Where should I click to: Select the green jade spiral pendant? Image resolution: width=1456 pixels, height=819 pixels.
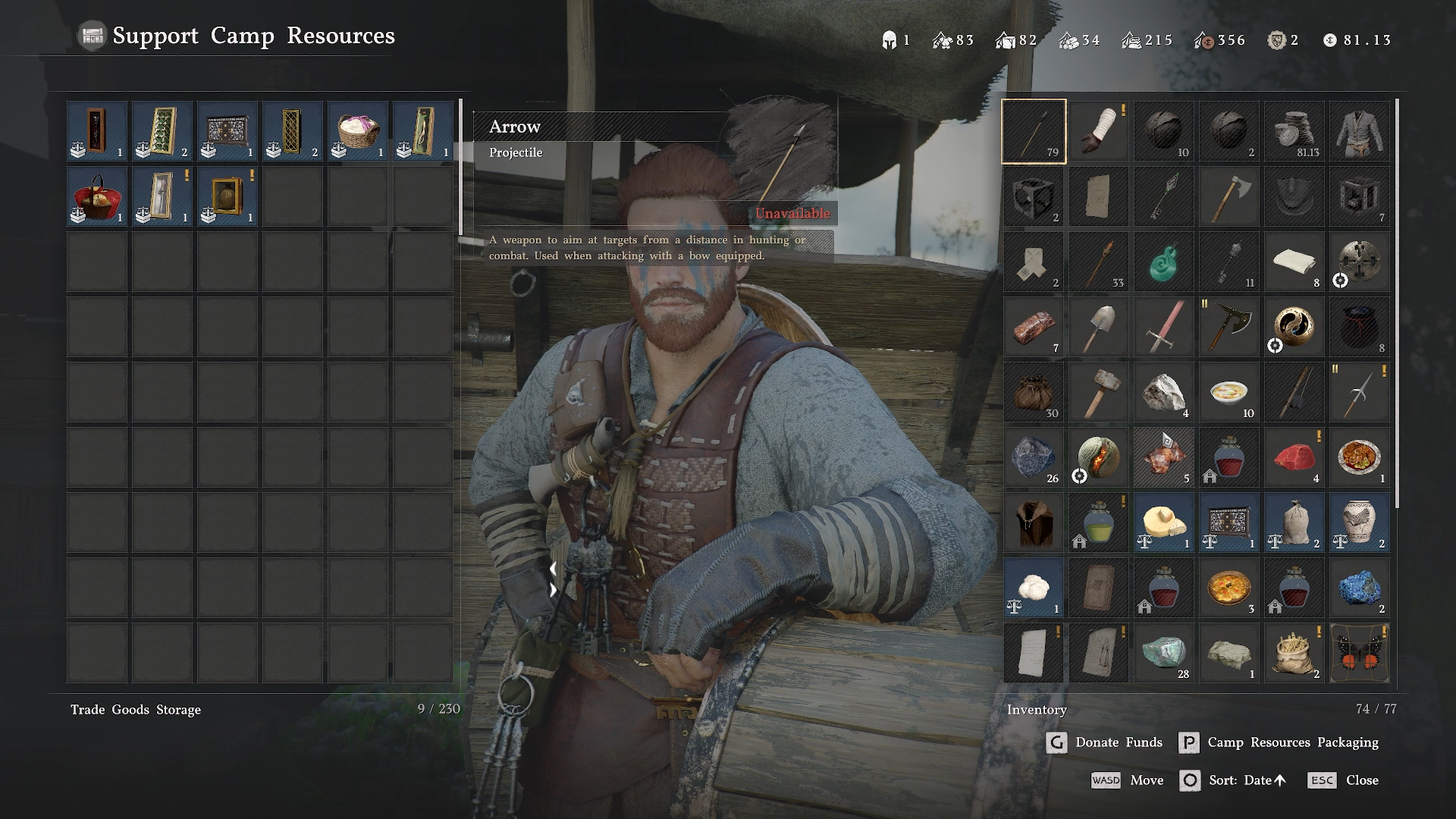tap(1164, 262)
